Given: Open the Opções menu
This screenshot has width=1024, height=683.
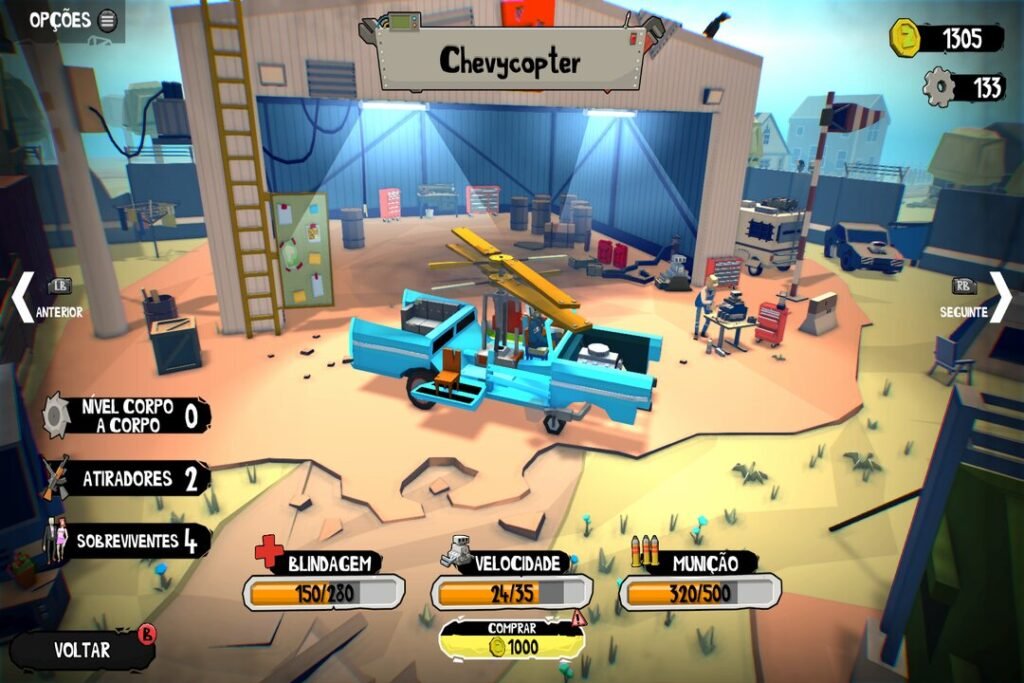Looking at the screenshot, I should click(72, 20).
